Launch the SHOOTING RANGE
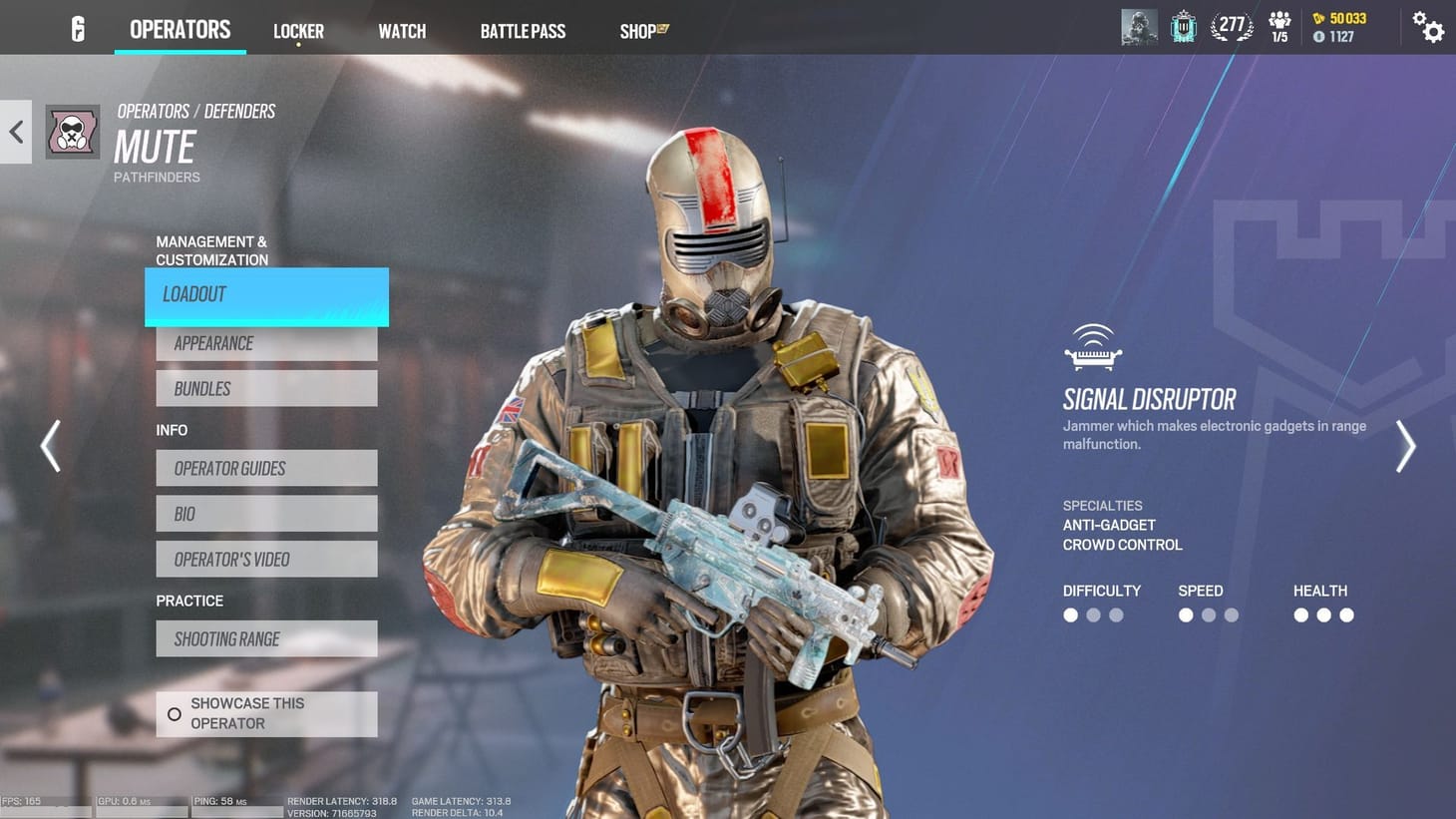The image size is (1456, 819). pyautogui.click(x=265, y=638)
